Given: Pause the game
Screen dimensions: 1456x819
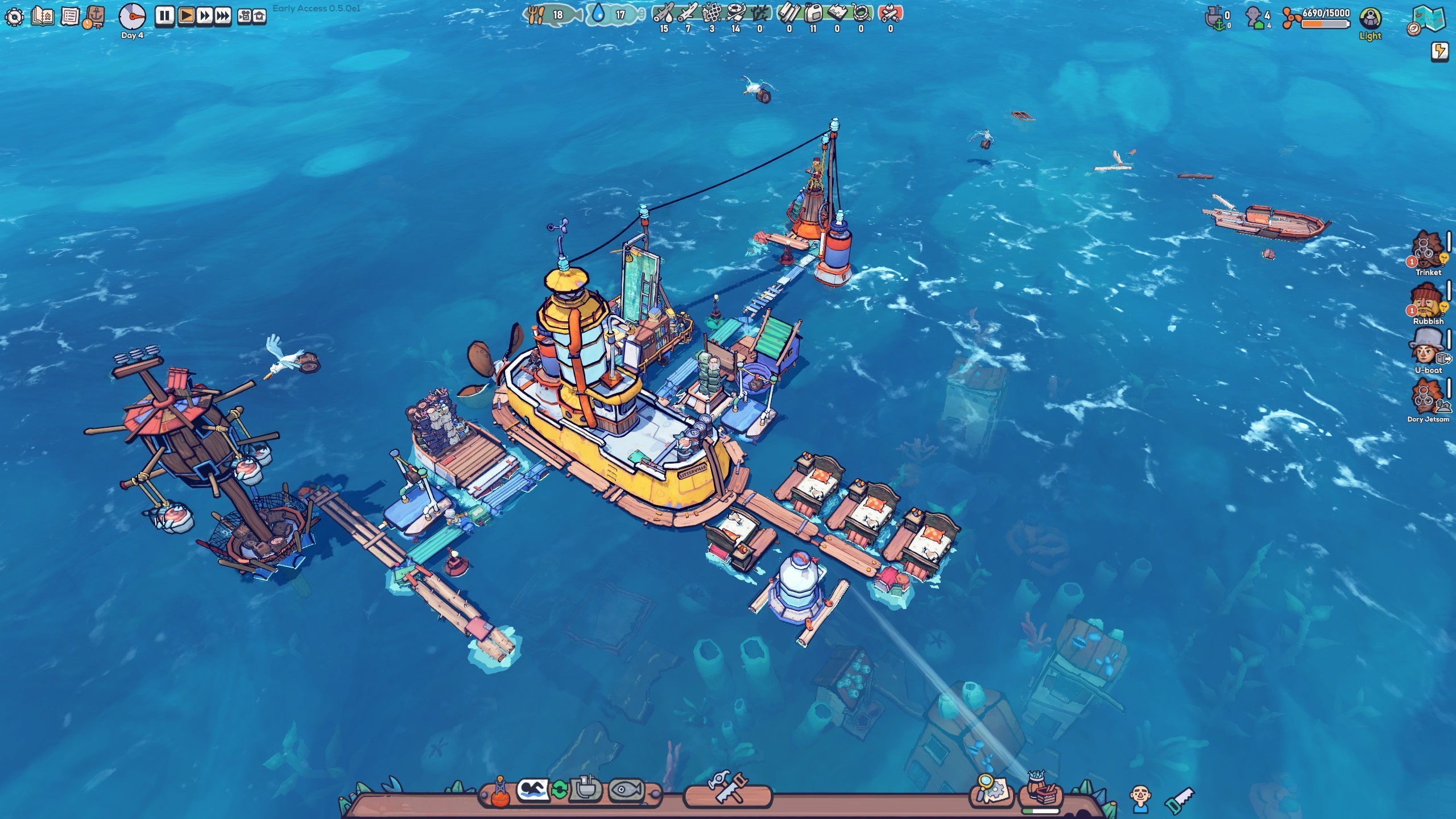Looking at the screenshot, I should click(x=164, y=16).
